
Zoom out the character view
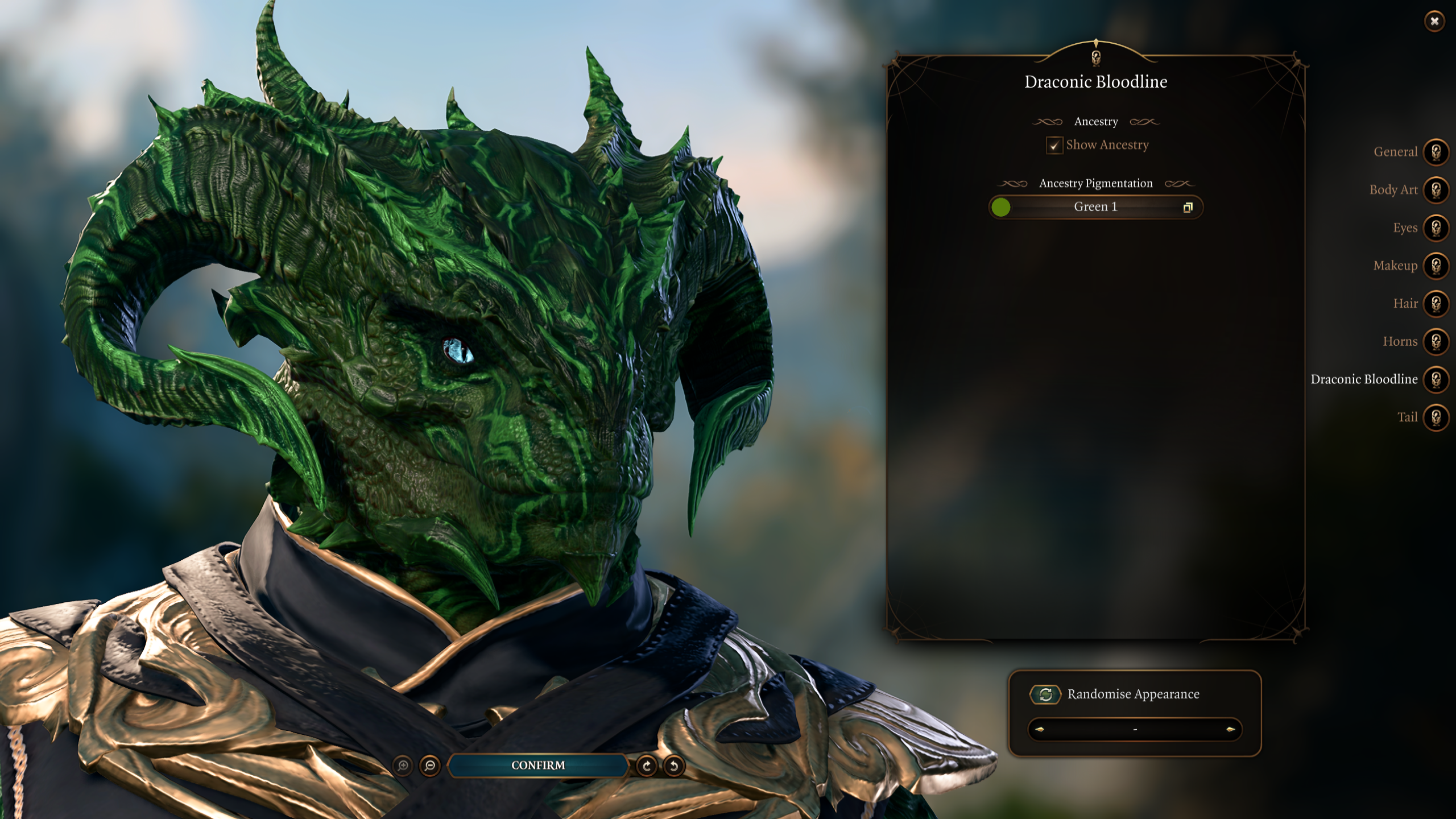(x=430, y=766)
